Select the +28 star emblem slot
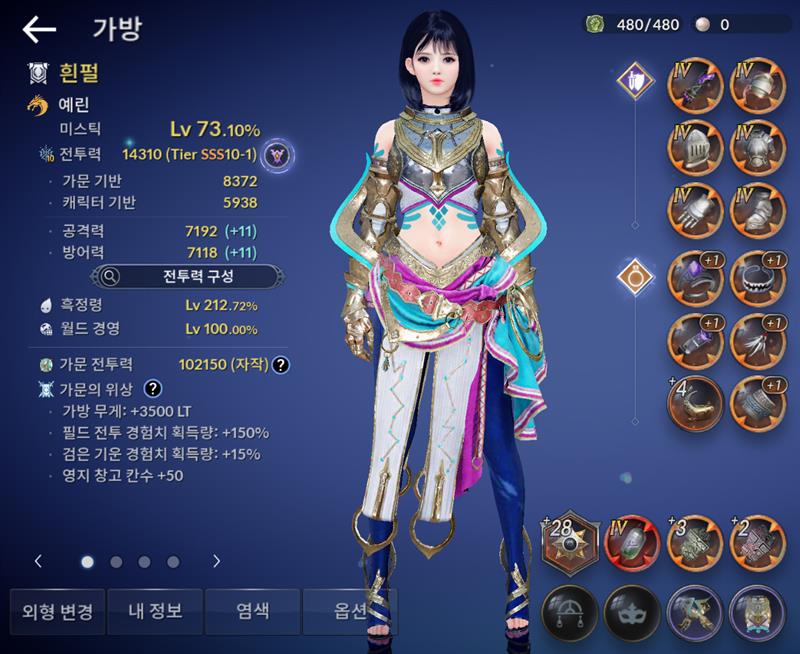The width and height of the screenshot is (800, 654). click(x=569, y=543)
